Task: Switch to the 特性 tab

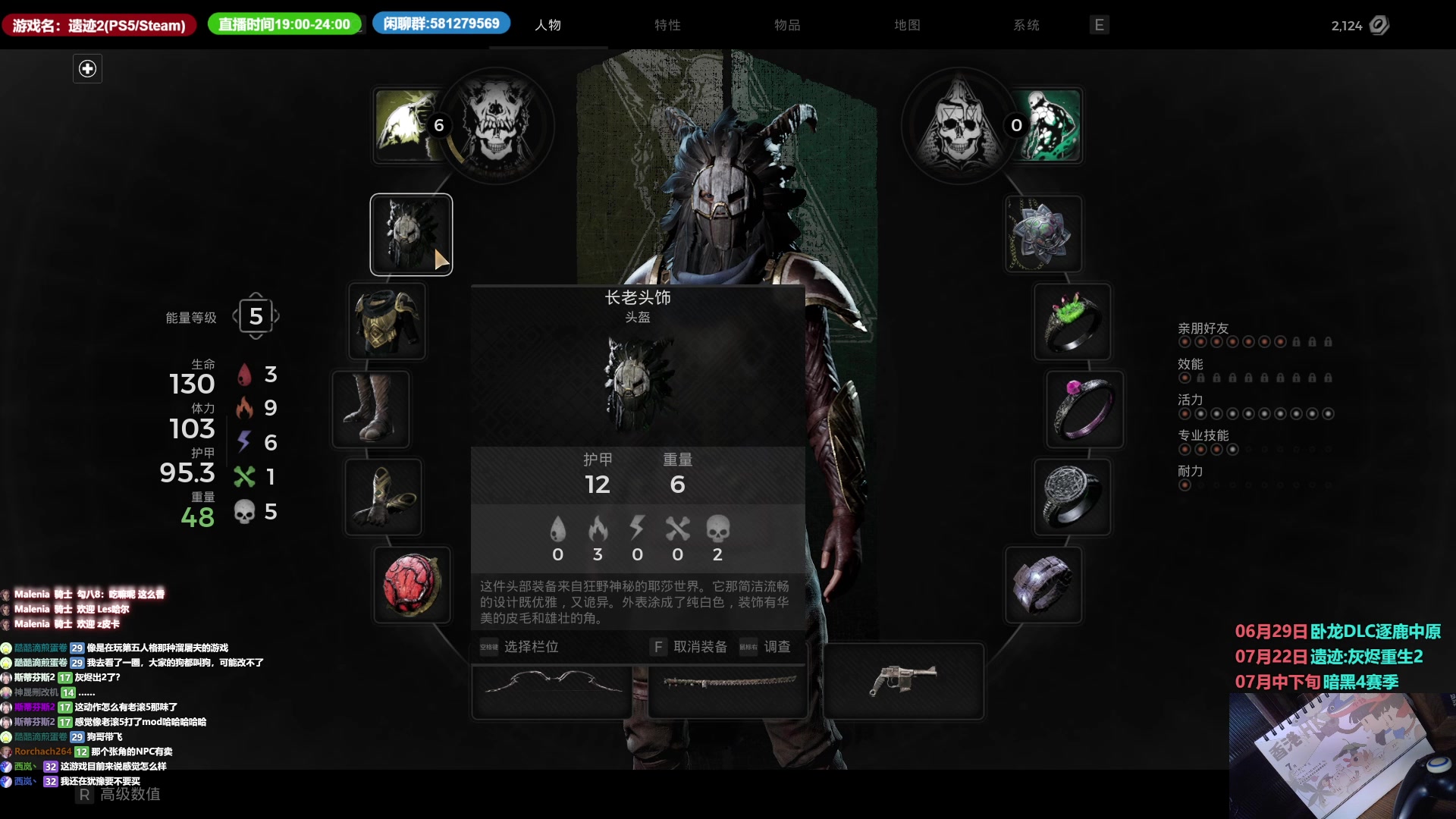Action: [x=667, y=25]
